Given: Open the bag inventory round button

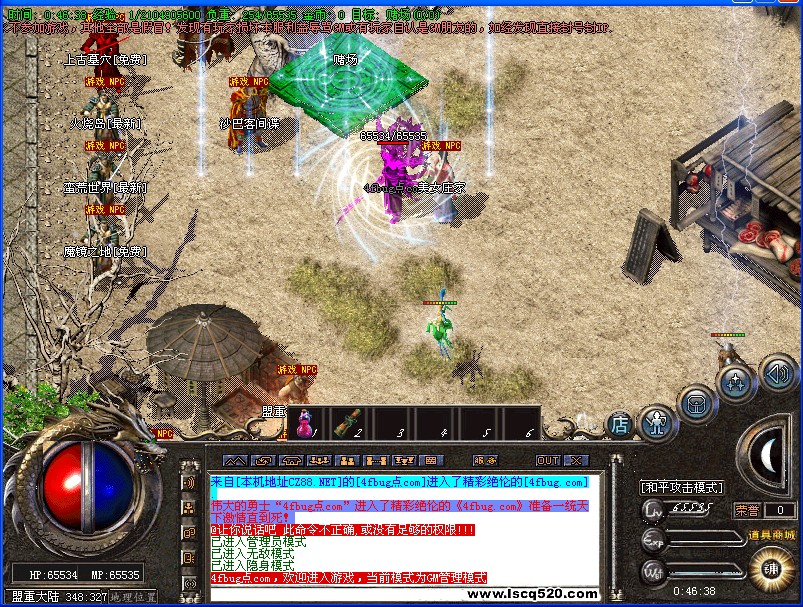Looking at the screenshot, I should [x=695, y=403].
